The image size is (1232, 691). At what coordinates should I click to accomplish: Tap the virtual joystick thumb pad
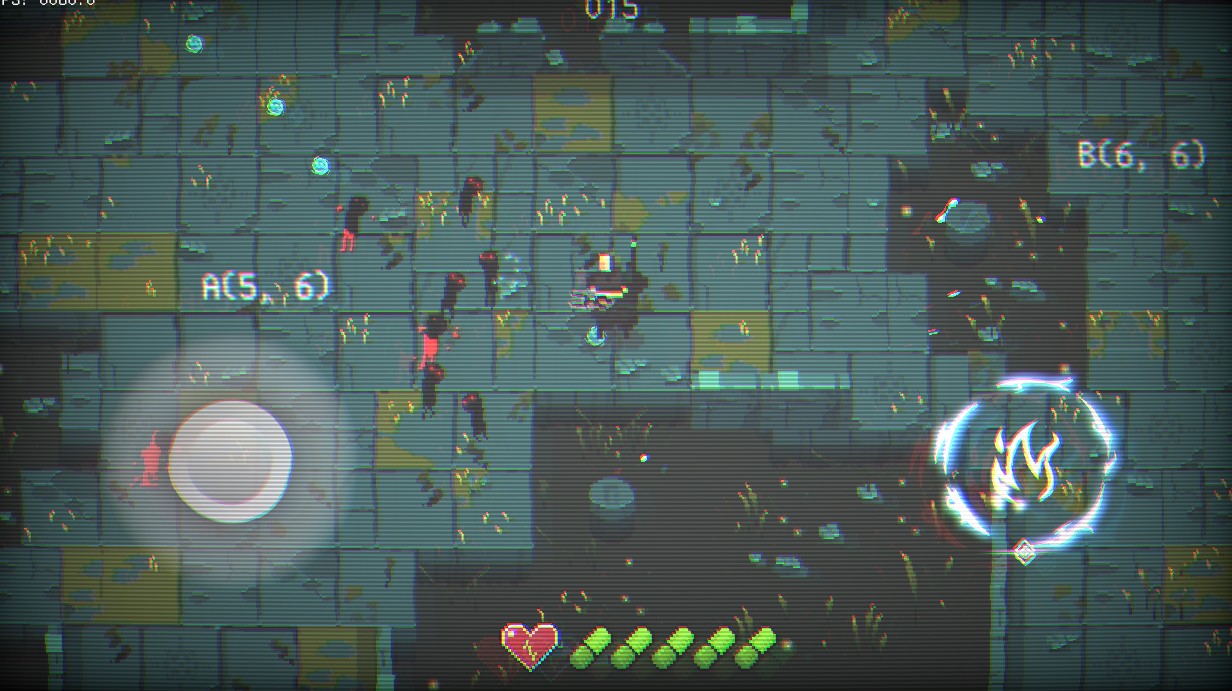[x=230, y=461]
